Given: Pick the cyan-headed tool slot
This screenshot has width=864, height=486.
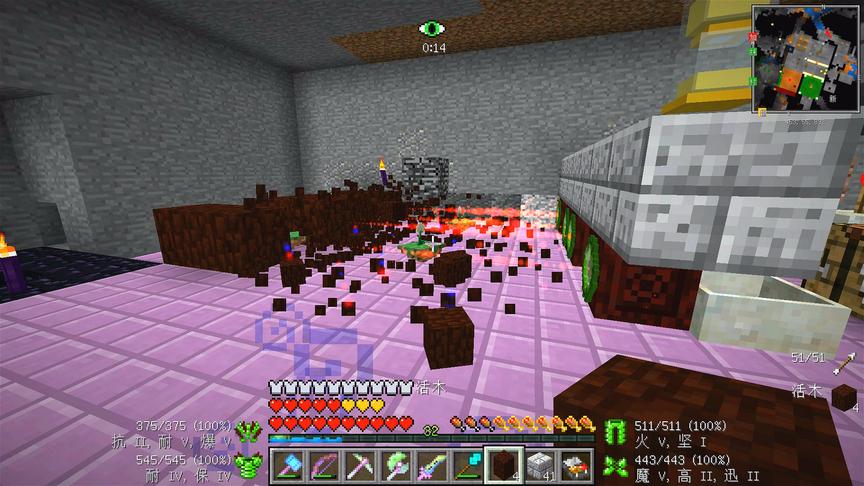Looking at the screenshot, I should click(x=467, y=465).
